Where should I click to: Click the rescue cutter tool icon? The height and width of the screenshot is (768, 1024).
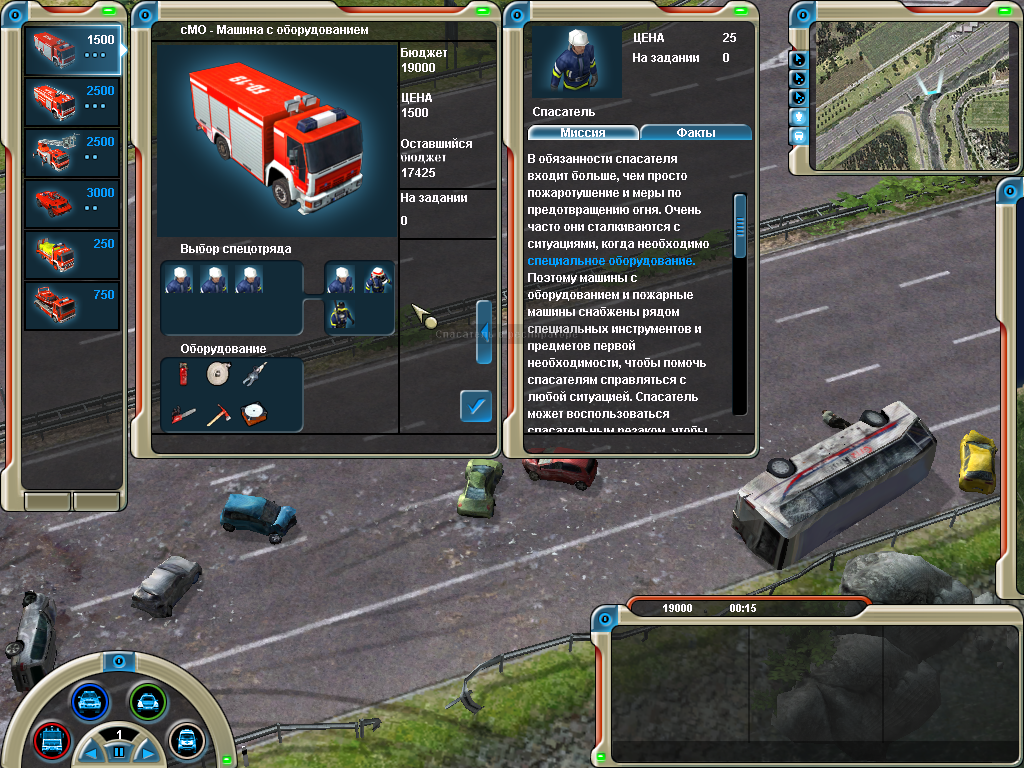(x=253, y=374)
